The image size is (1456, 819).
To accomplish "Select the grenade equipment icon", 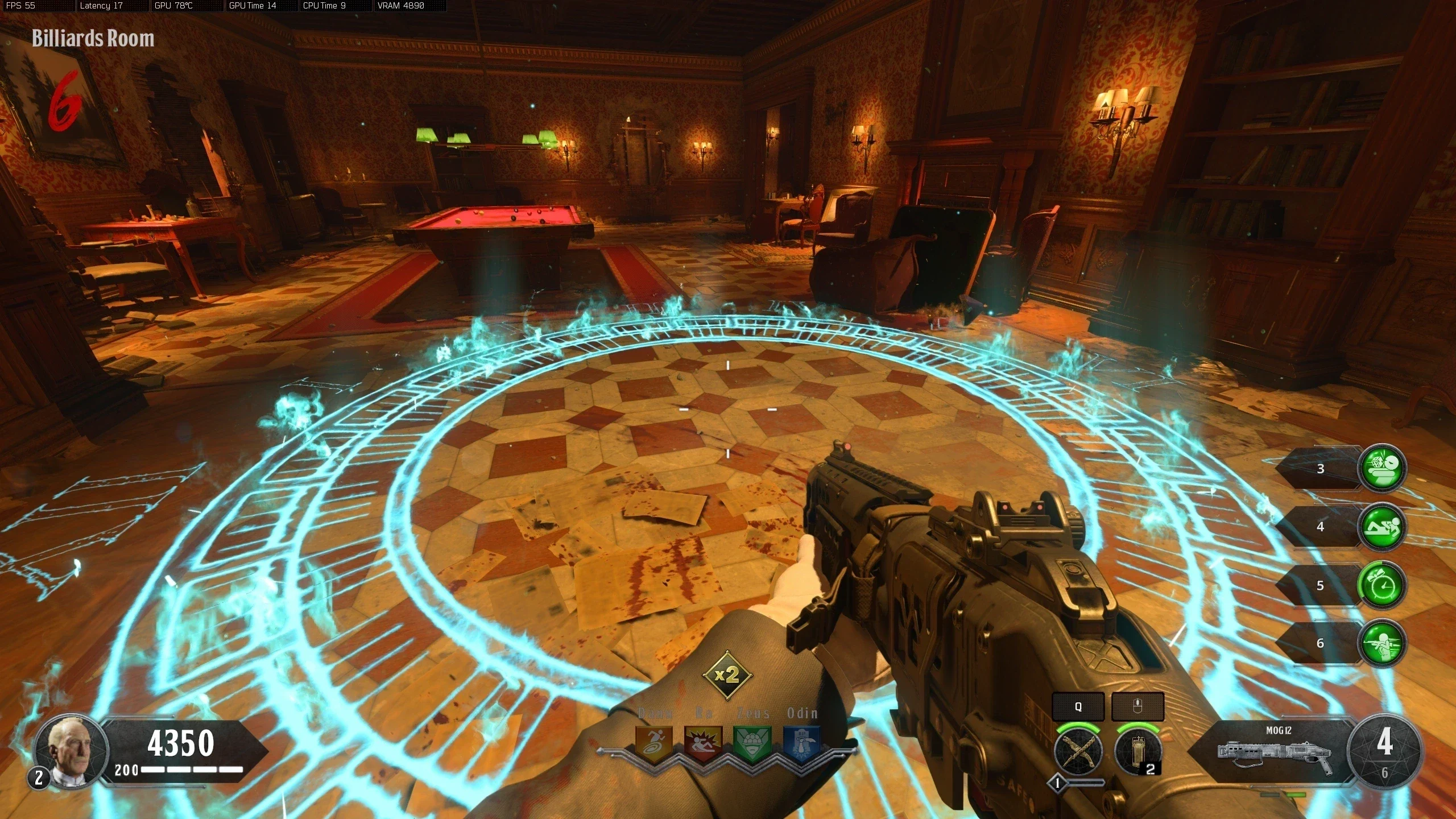I will tap(1137, 752).
